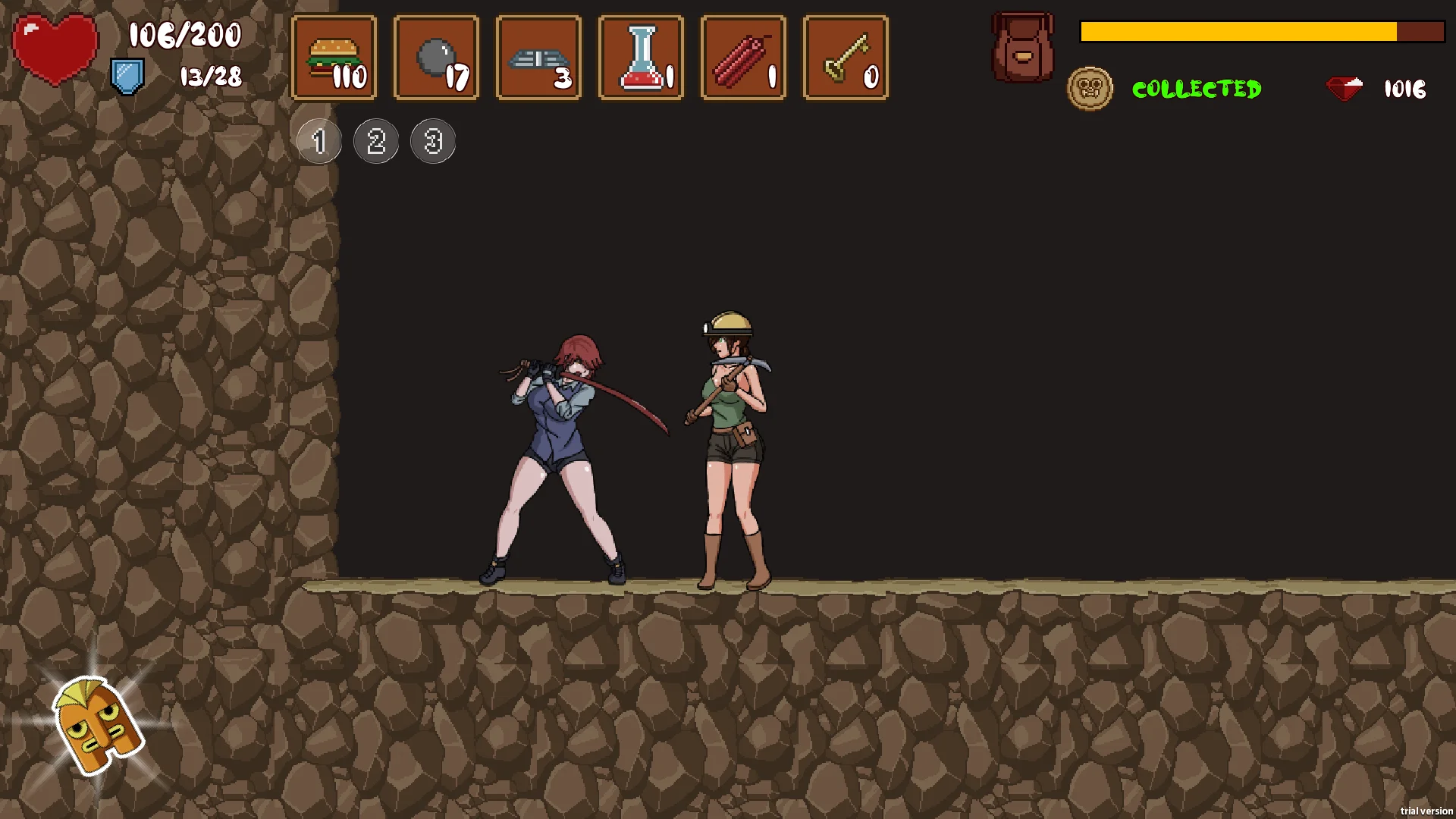Select the golden key slot

coord(846,58)
